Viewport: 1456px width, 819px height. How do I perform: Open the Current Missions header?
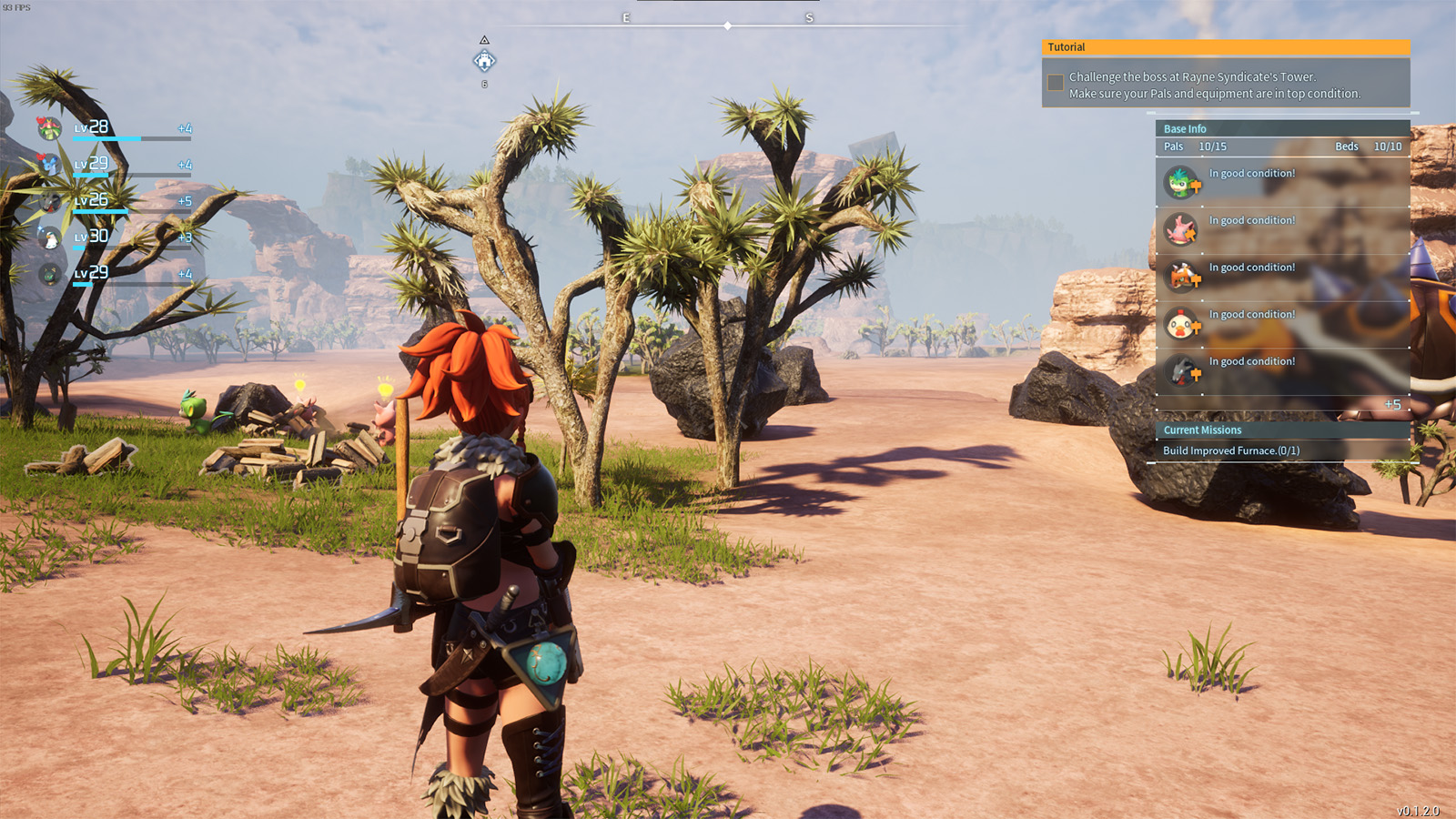pyautogui.click(x=1202, y=430)
